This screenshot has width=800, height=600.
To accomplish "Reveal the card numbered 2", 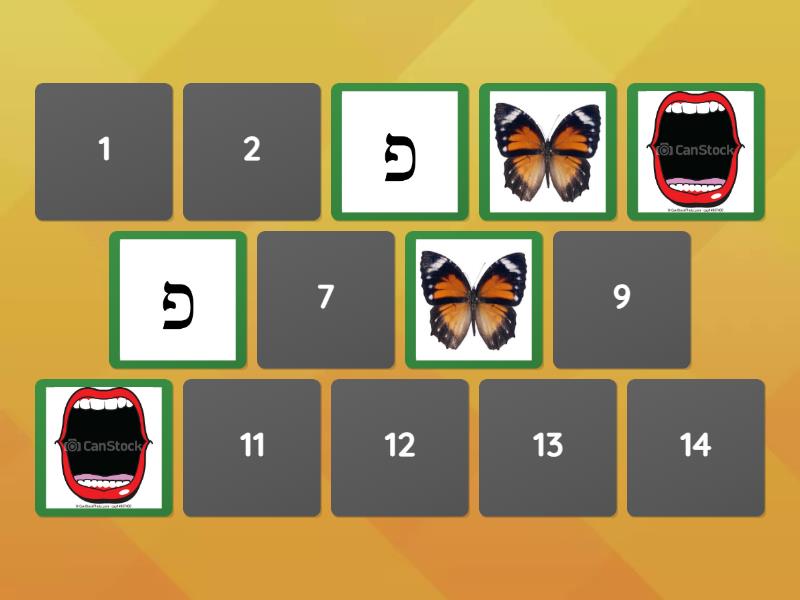I will (x=252, y=151).
